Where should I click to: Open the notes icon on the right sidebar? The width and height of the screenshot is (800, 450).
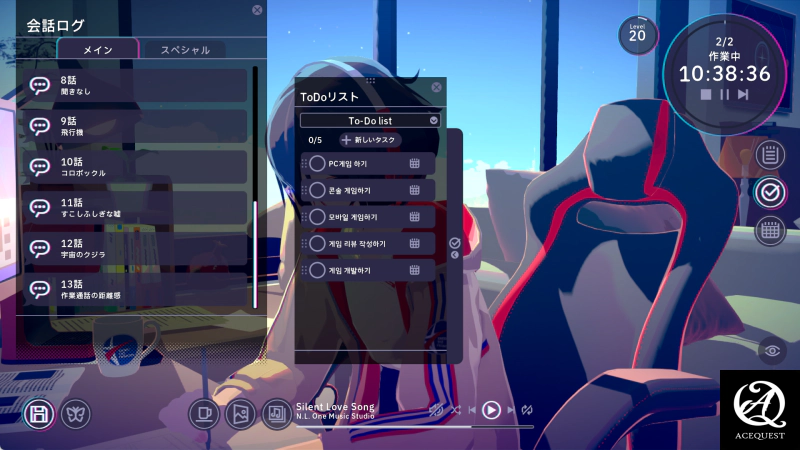(769, 154)
